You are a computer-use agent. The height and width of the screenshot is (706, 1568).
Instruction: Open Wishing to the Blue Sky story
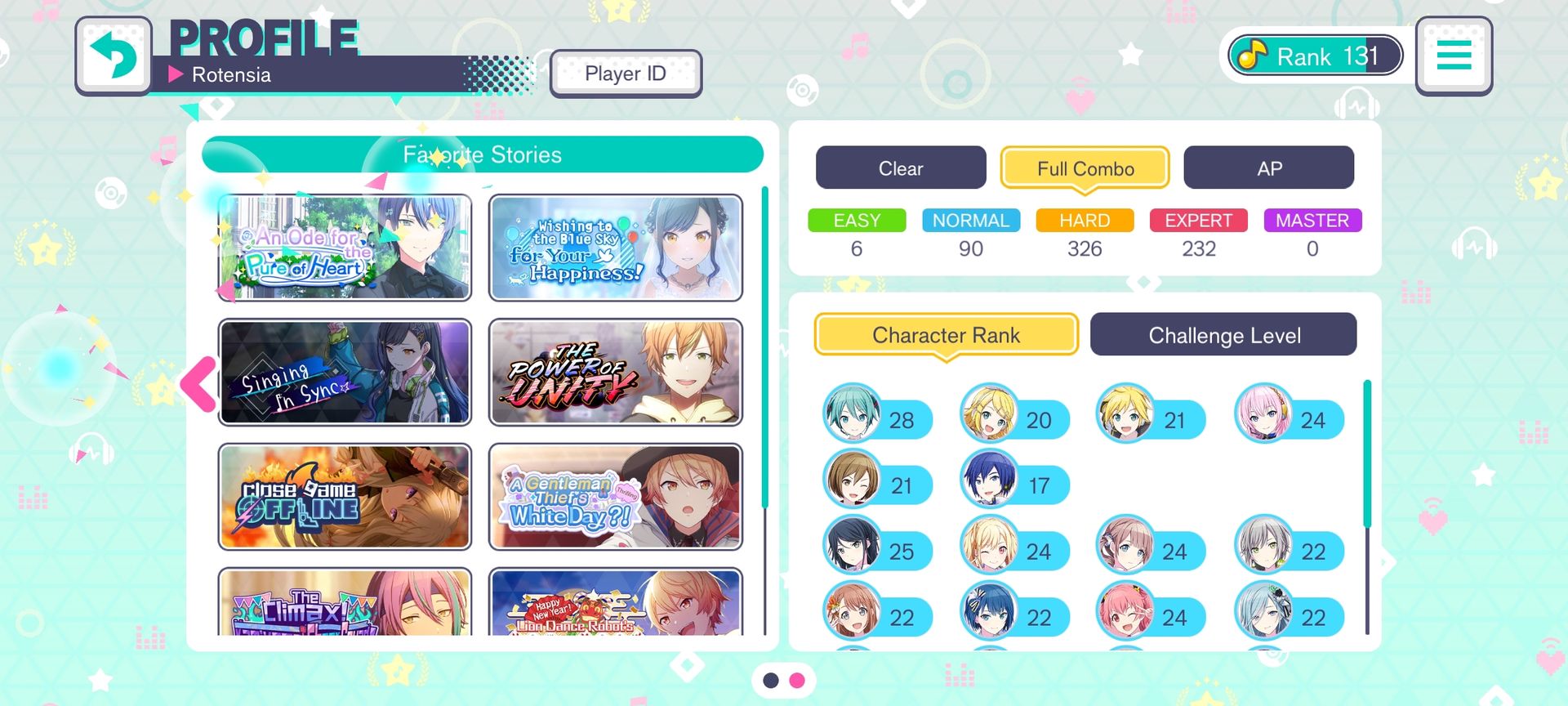[x=616, y=248]
